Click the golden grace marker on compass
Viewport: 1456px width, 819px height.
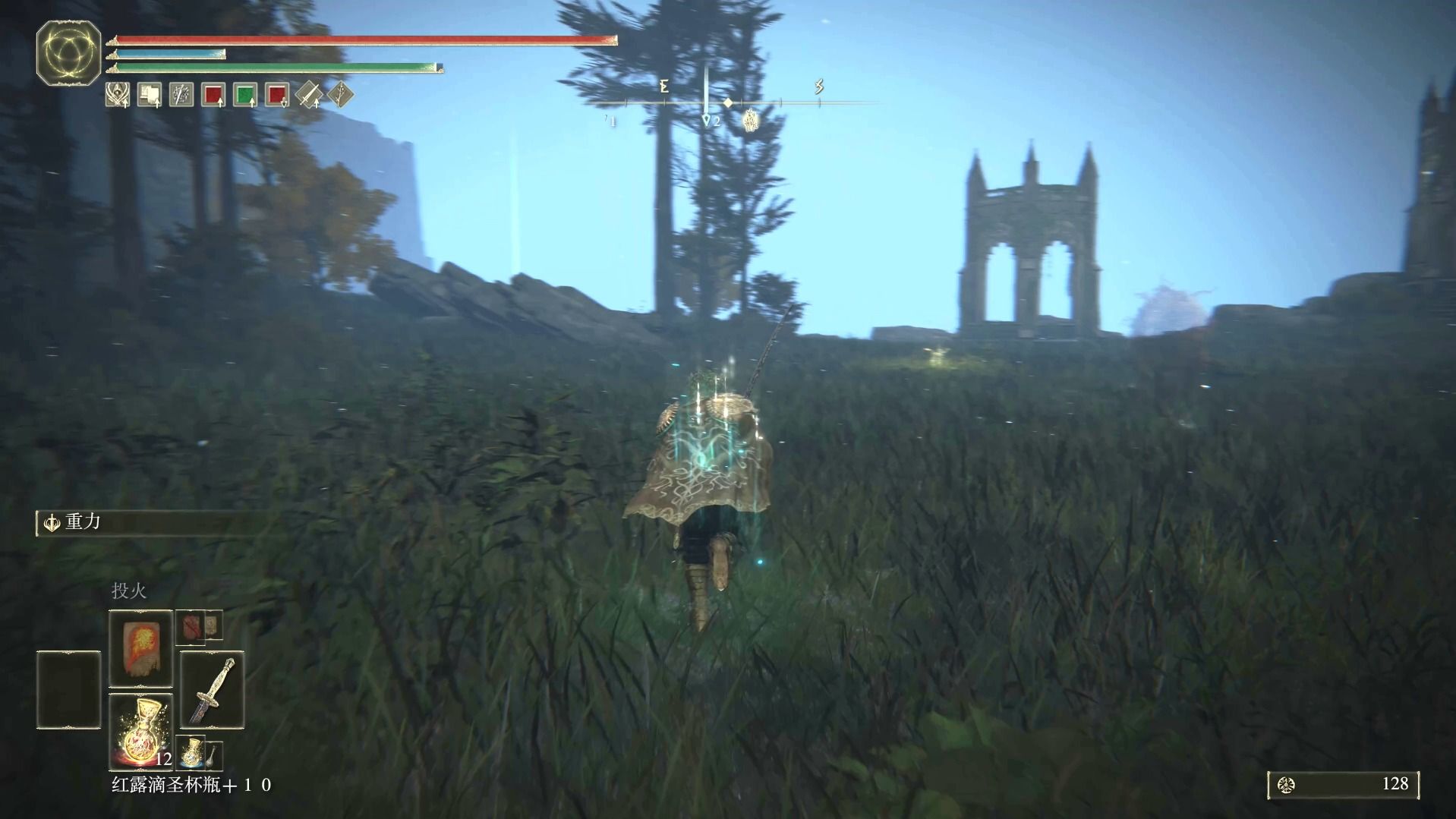[x=751, y=120]
